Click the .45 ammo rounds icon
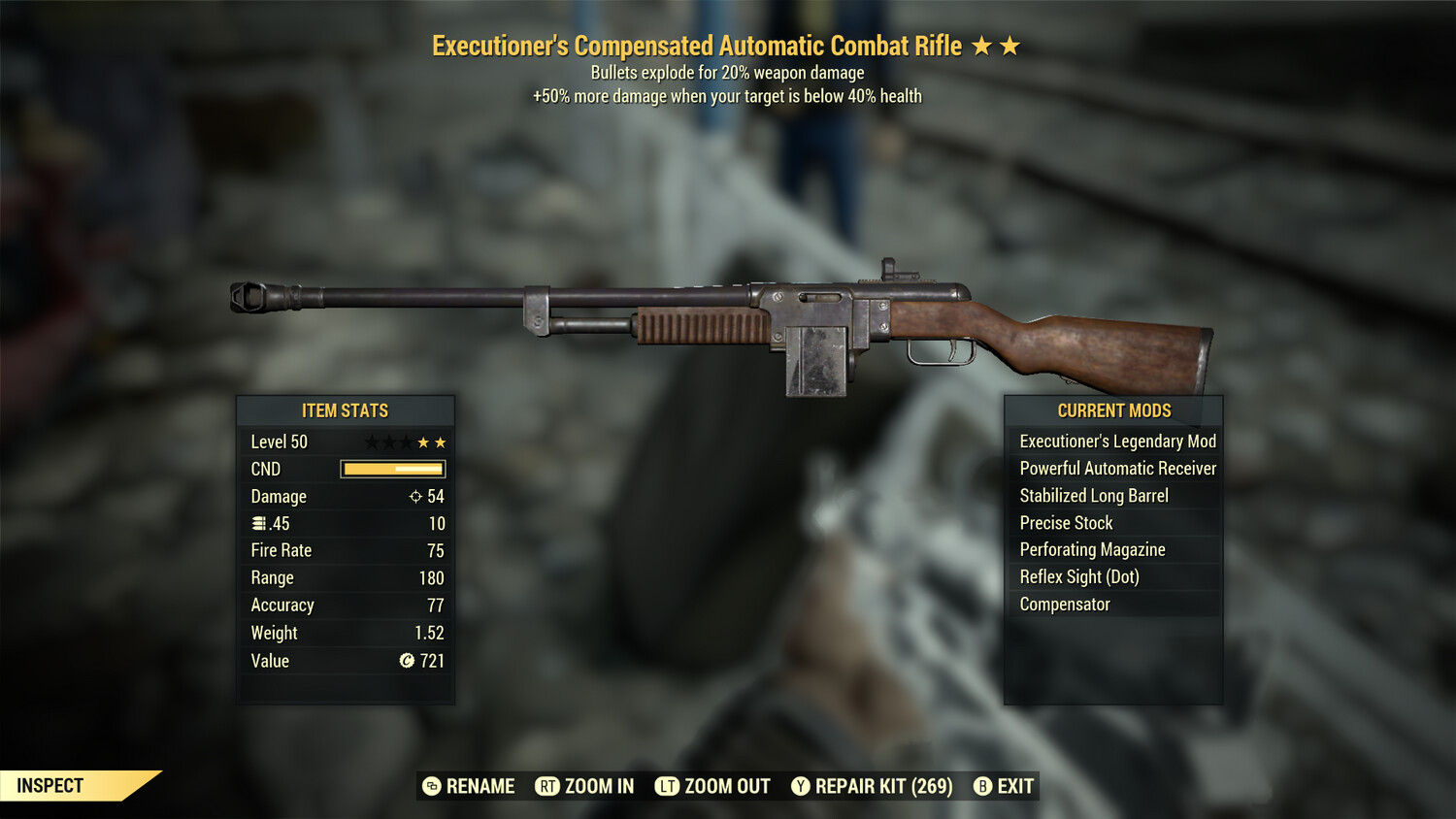This screenshot has width=1456, height=819. pos(257,523)
